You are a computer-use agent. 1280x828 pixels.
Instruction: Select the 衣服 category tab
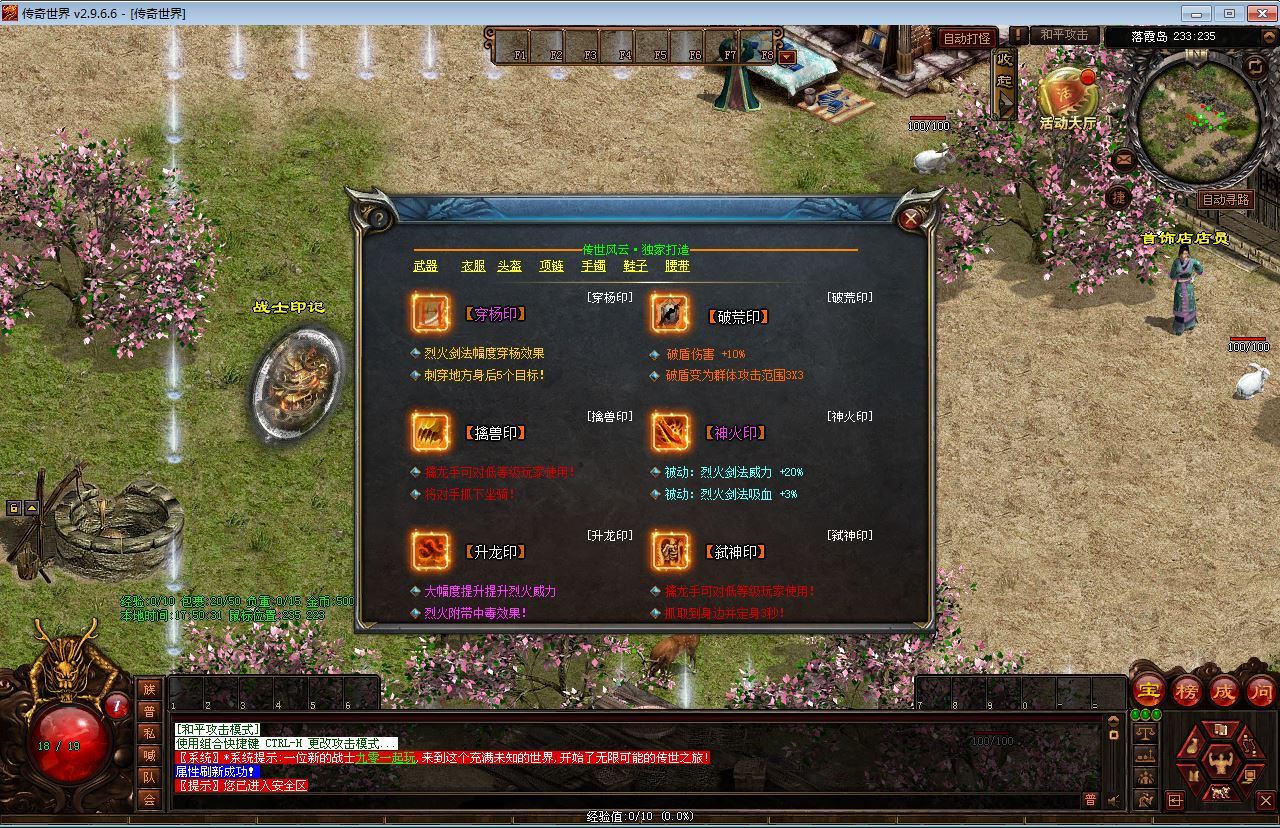(473, 266)
